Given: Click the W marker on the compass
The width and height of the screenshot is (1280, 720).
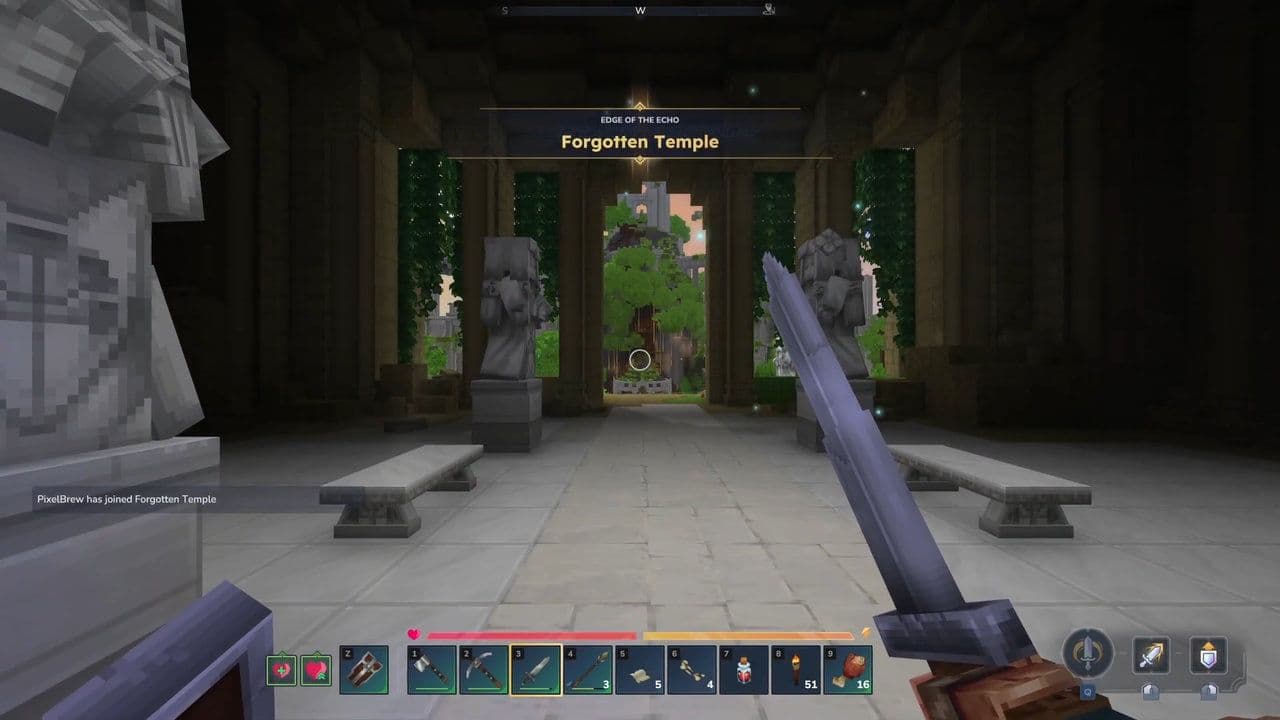Looking at the screenshot, I should tap(640, 10).
